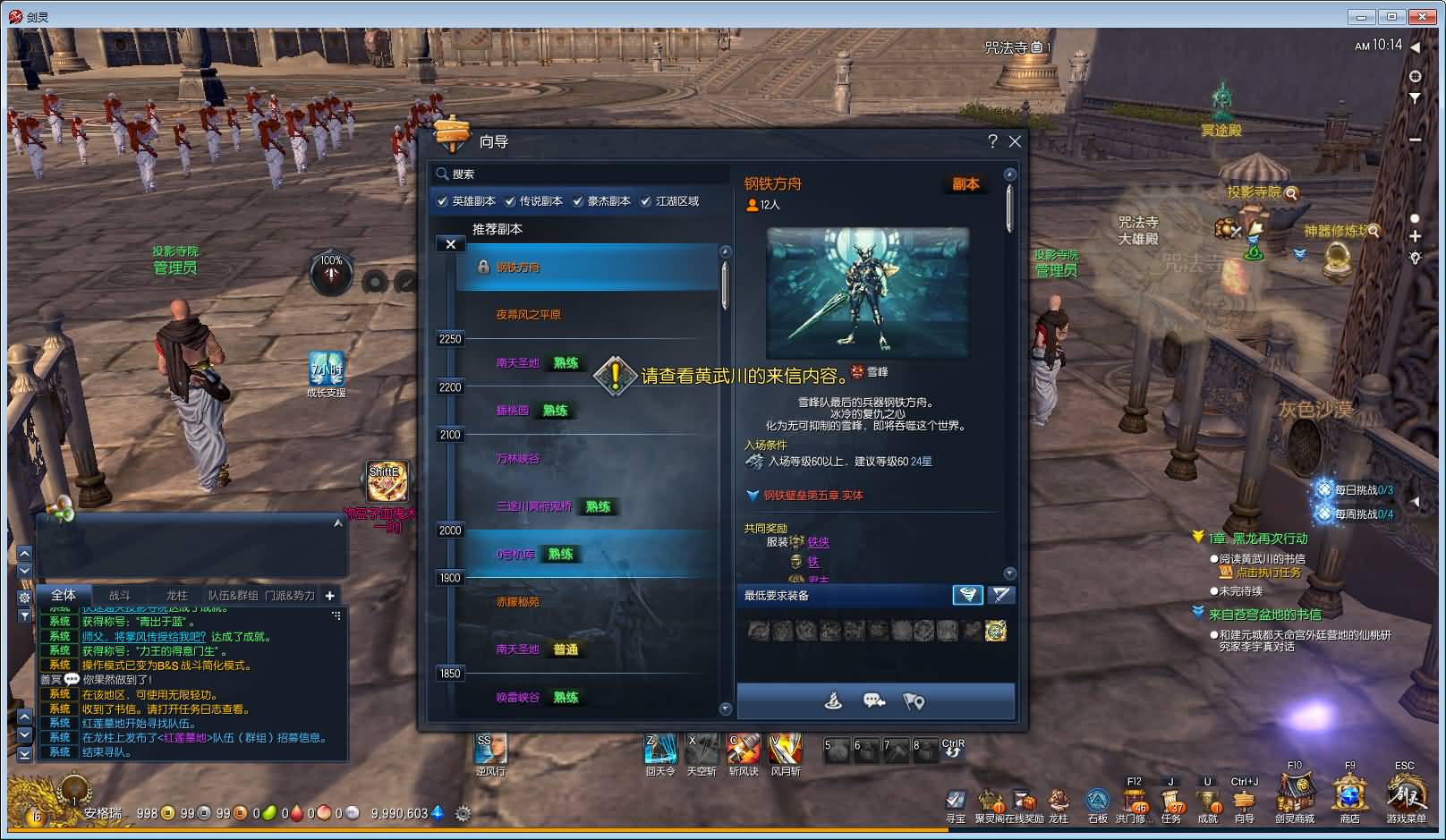The width and height of the screenshot is (1446, 840).
Task: Open the guide window's question mark help
Action: coord(991,141)
